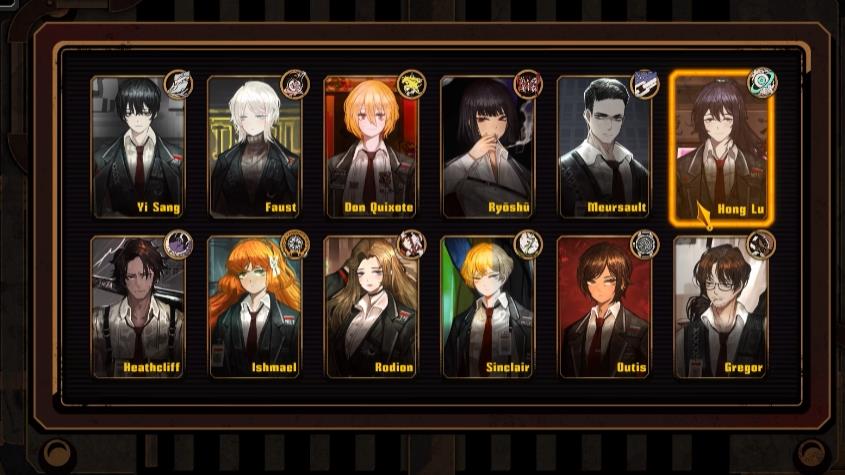Select the Ryōshū character card
Viewport: 845px width, 475px height.
tap(488, 147)
